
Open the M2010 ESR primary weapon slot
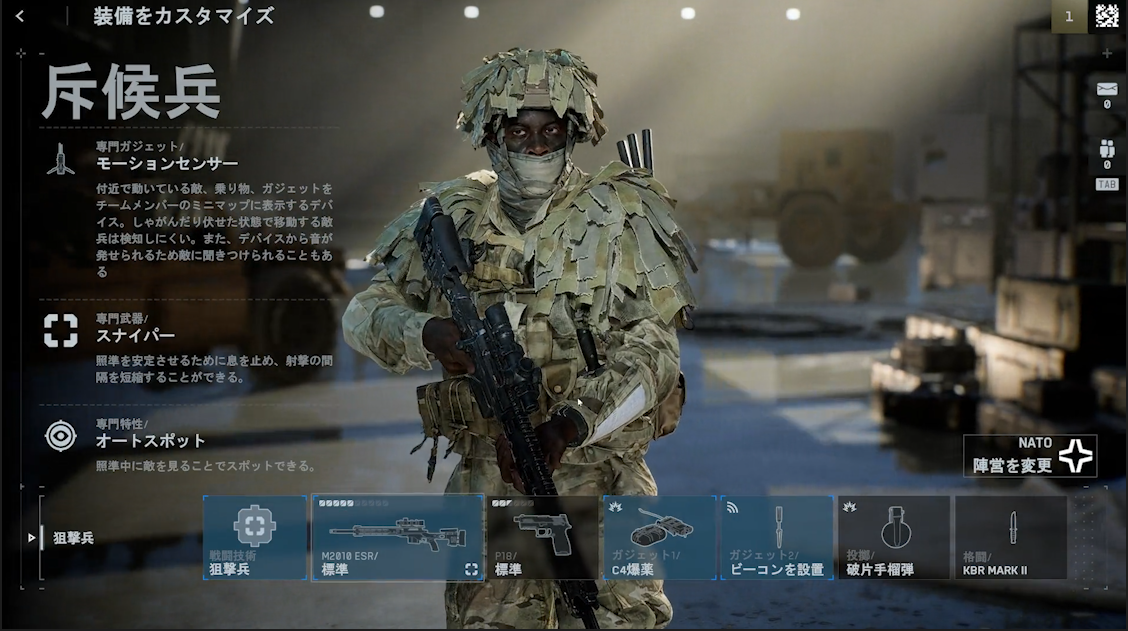pos(398,538)
